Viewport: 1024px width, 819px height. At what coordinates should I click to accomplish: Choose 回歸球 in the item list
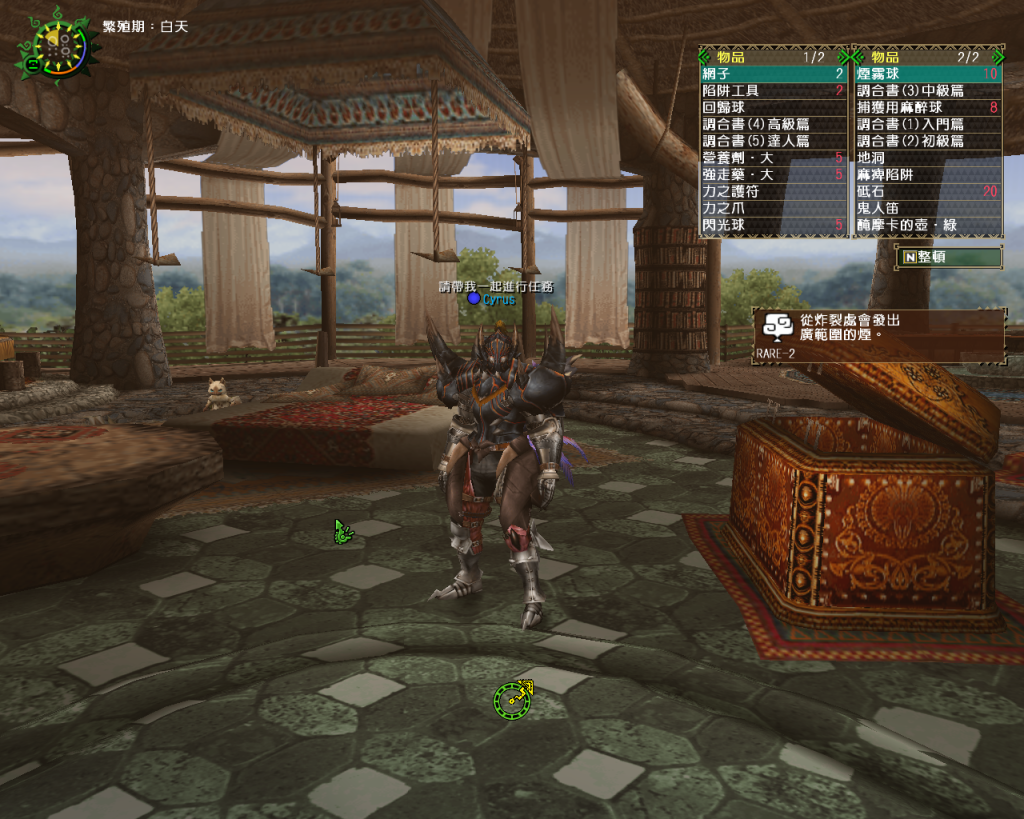point(773,108)
